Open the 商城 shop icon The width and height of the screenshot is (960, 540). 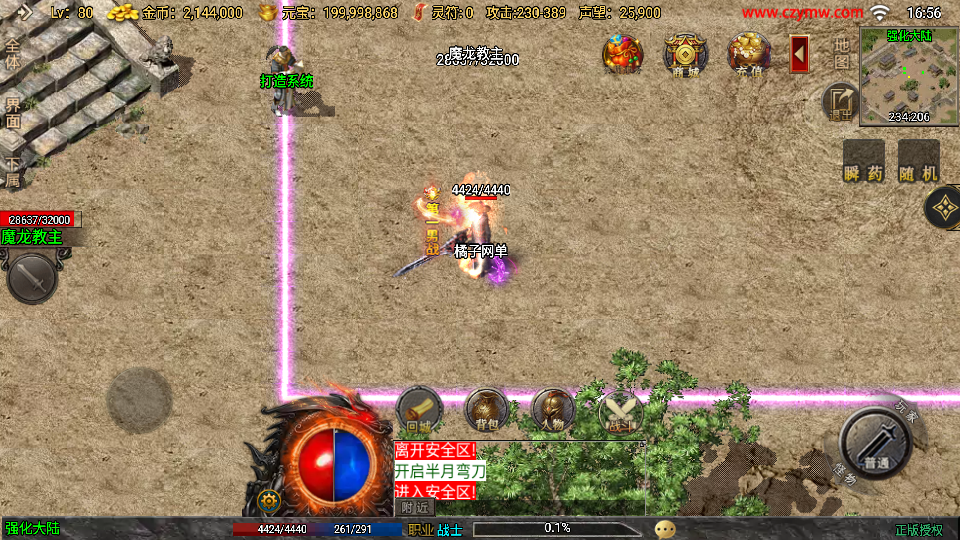(x=685, y=54)
